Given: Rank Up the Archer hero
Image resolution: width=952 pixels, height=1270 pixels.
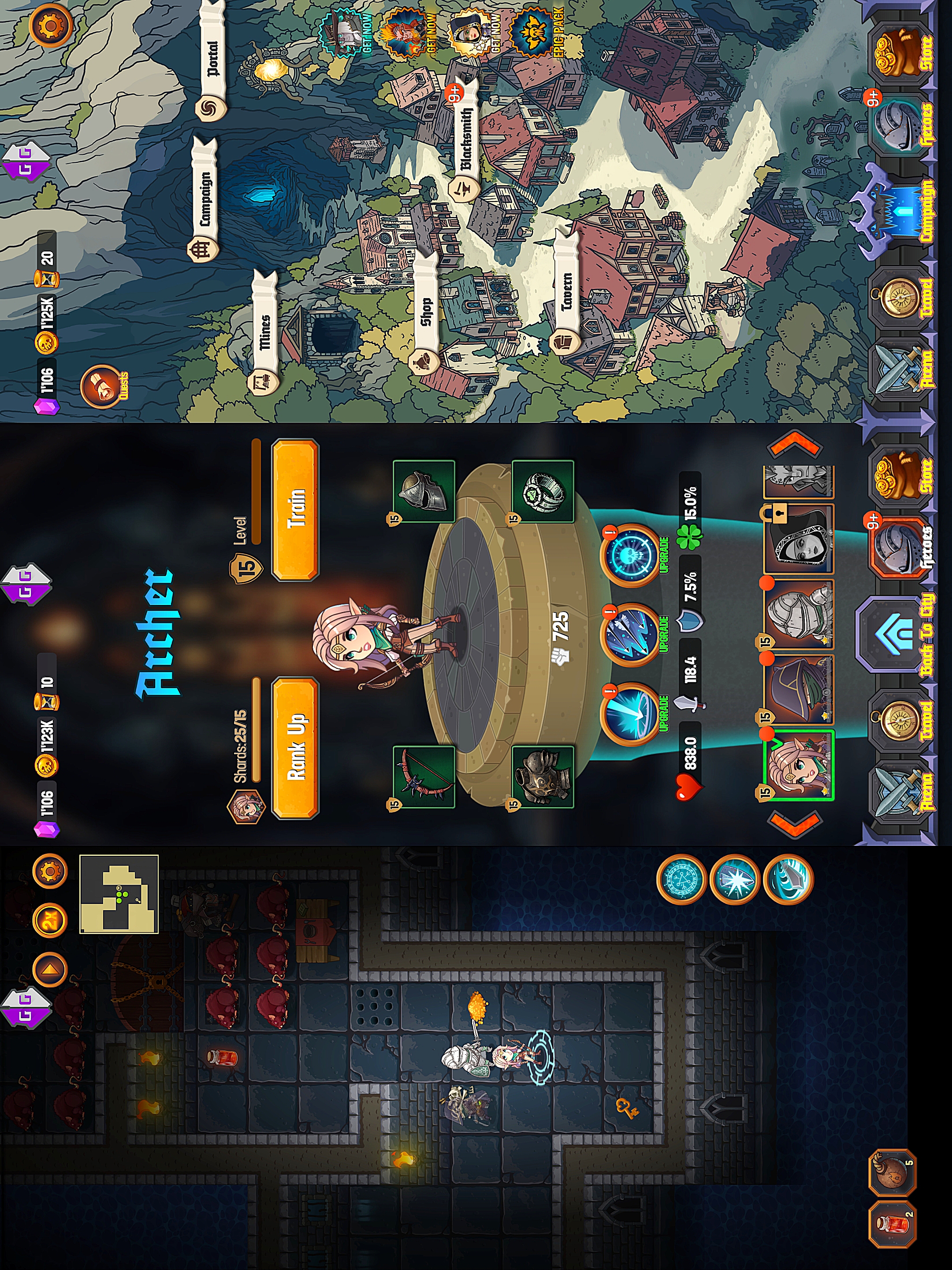Looking at the screenshot, I should point(295,747).
